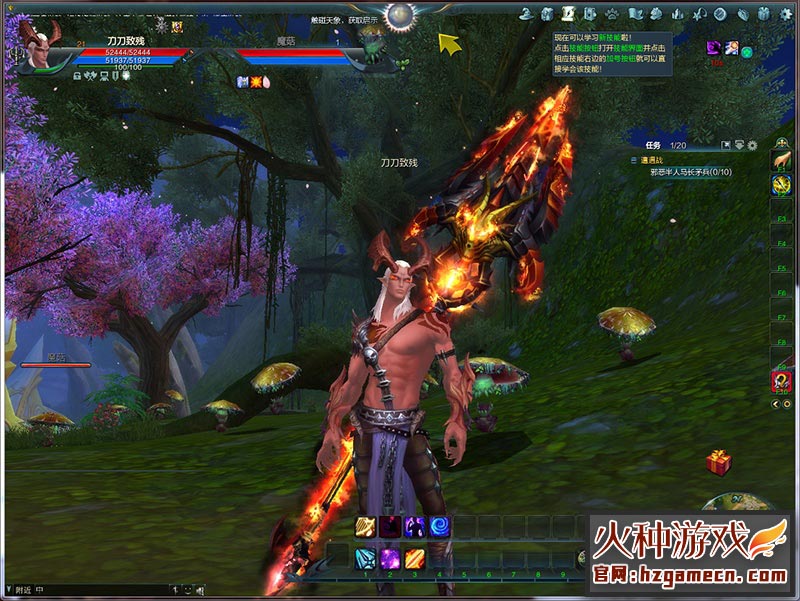Trigger the orange flame slash skill in slot 3
Screen dimensions: 800x601
(414, 558)
